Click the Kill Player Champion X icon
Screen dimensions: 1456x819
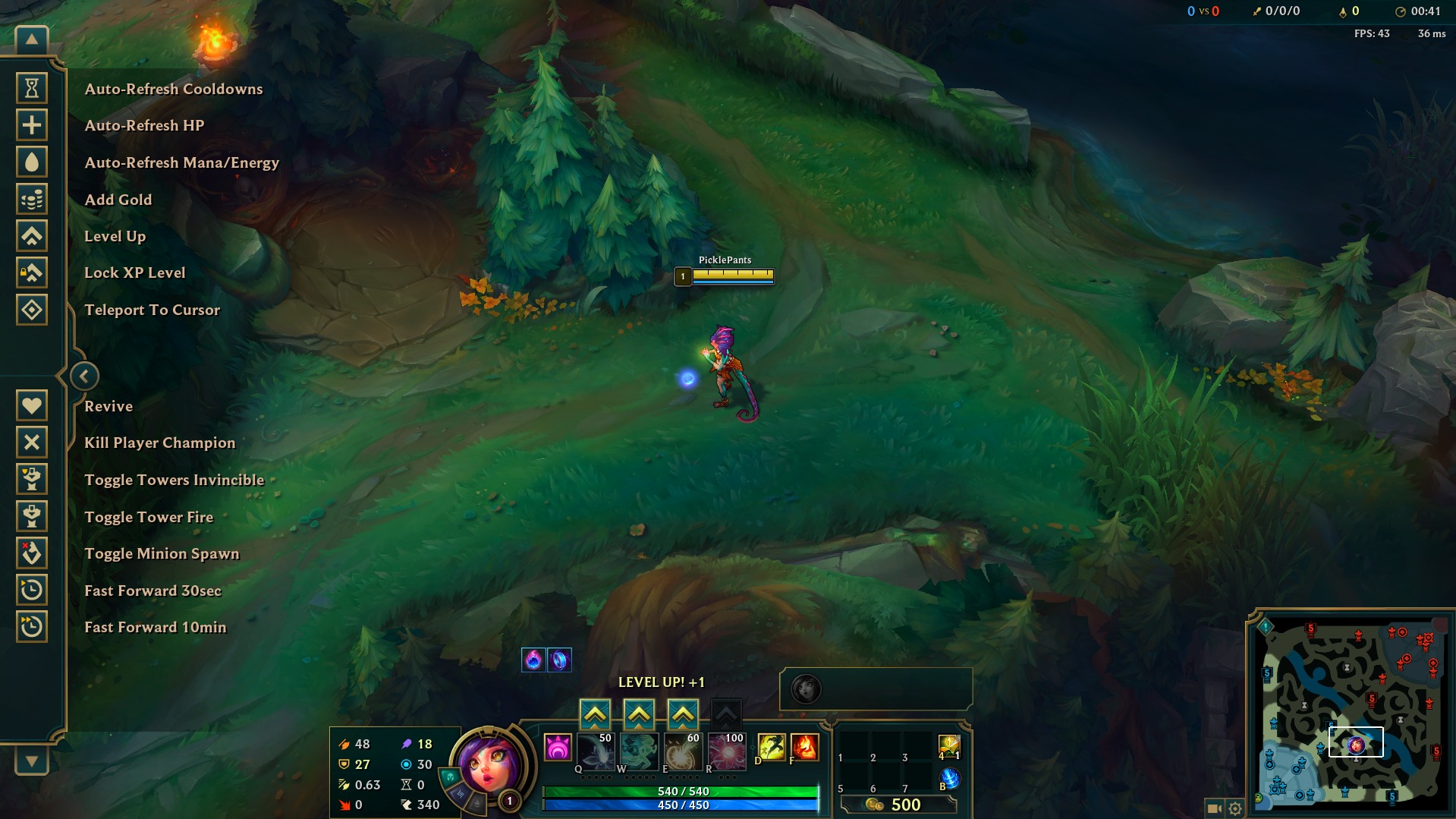[30, 442]
